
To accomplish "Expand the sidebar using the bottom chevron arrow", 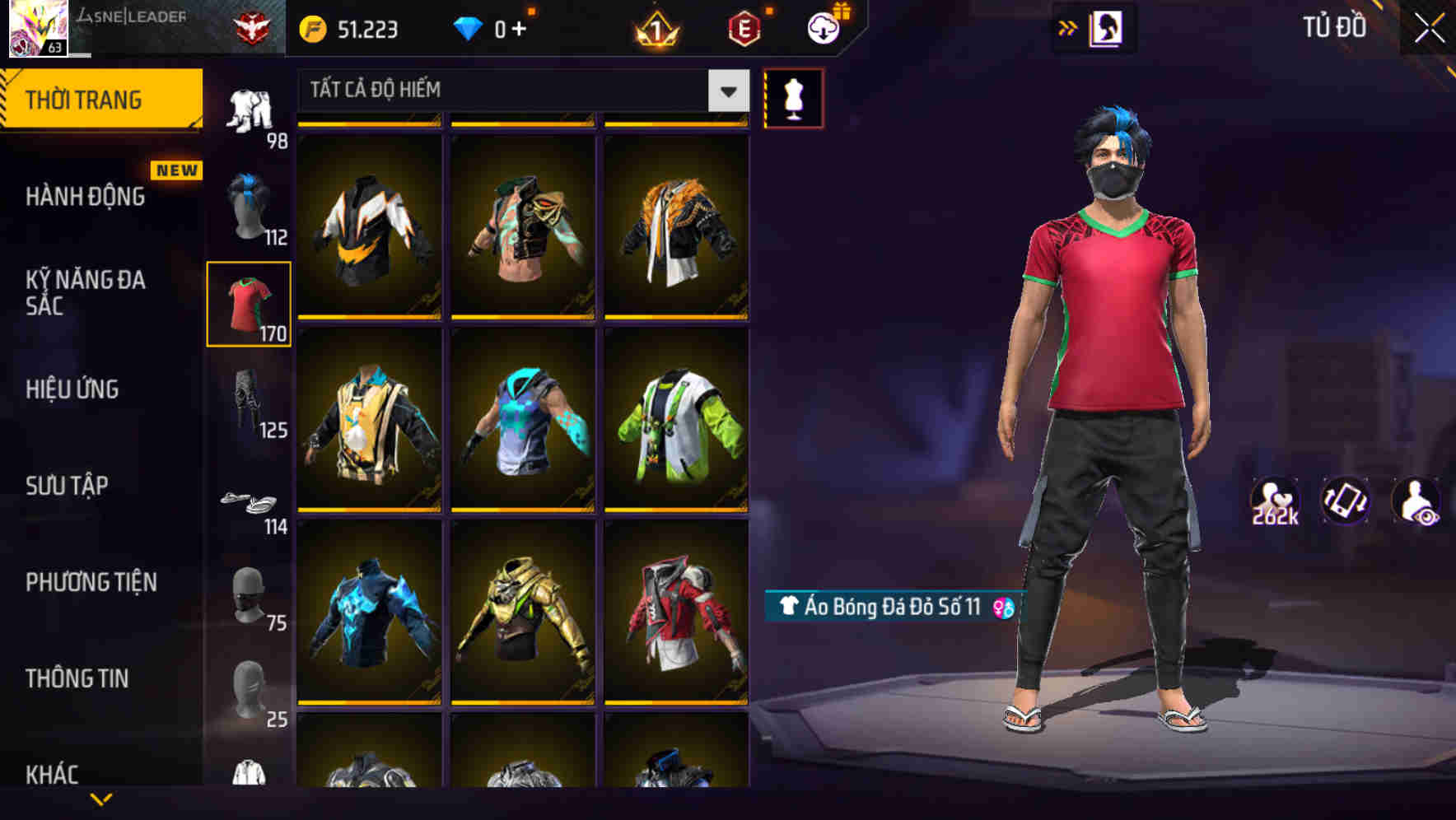I will (101, 800).
